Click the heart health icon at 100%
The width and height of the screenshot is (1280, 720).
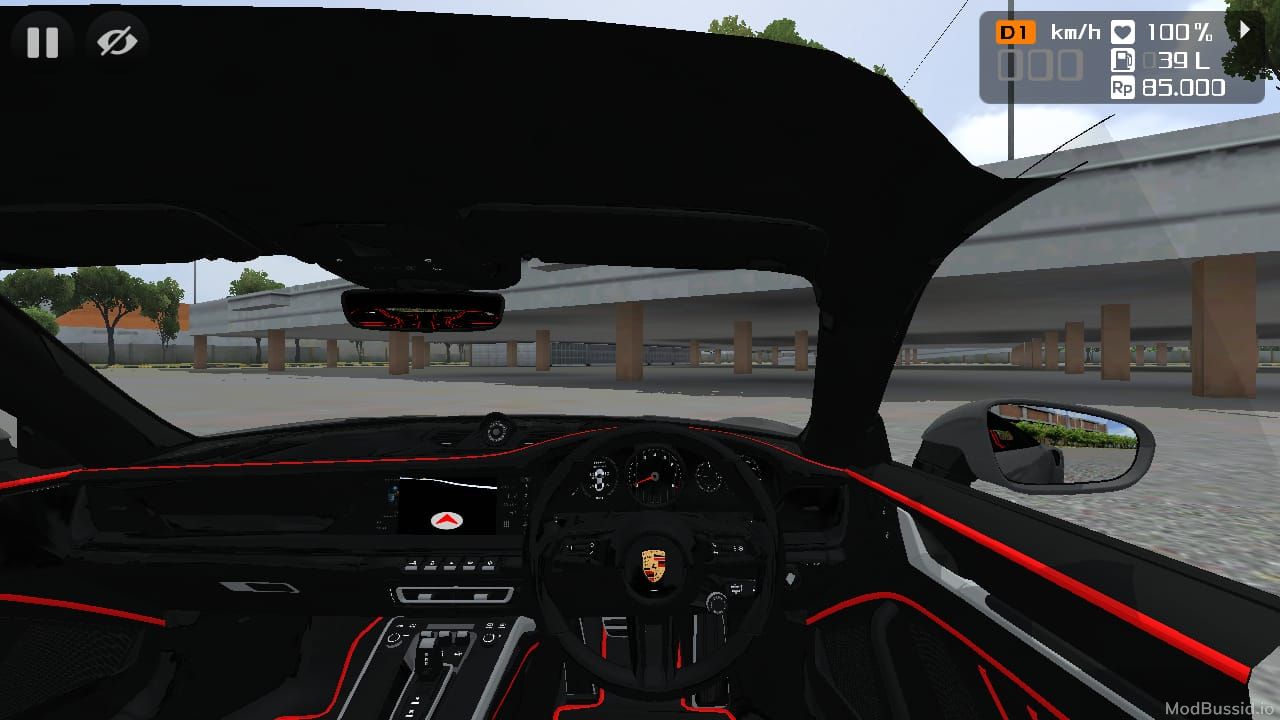coord(1121,31)
